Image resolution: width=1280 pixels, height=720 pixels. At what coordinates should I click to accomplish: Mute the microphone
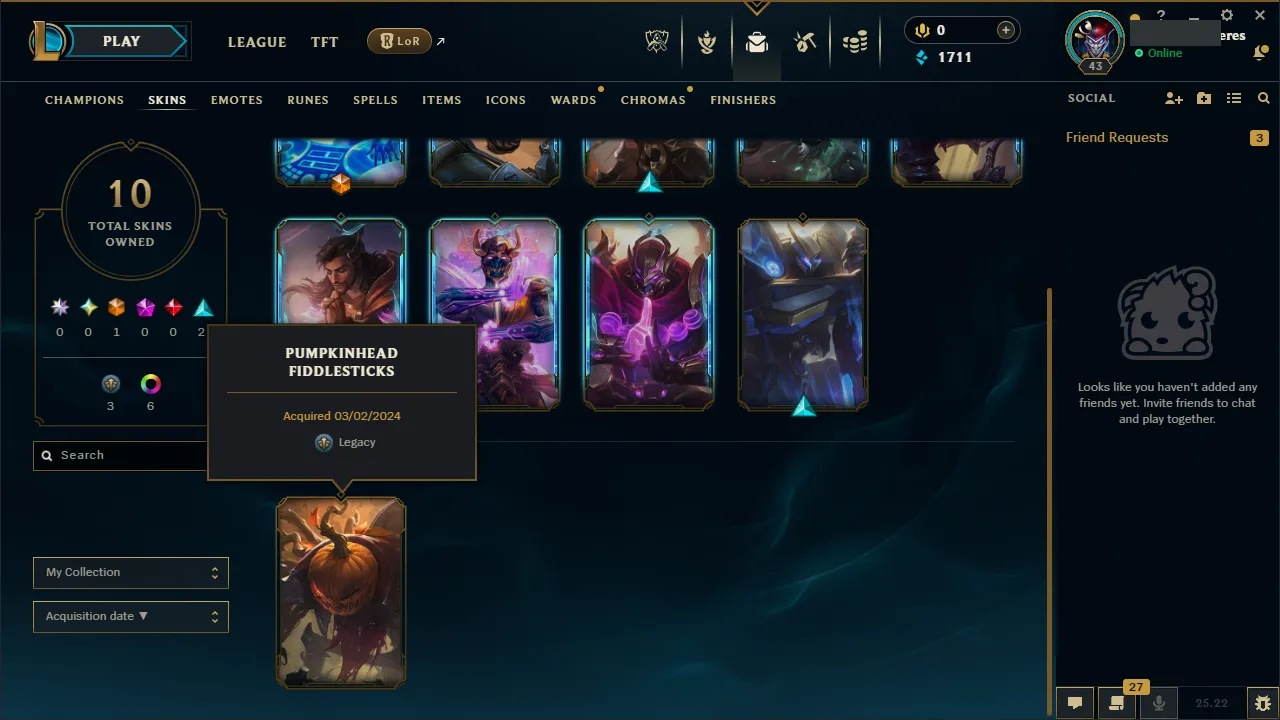pyautogui.click(x=1158, y=703)
